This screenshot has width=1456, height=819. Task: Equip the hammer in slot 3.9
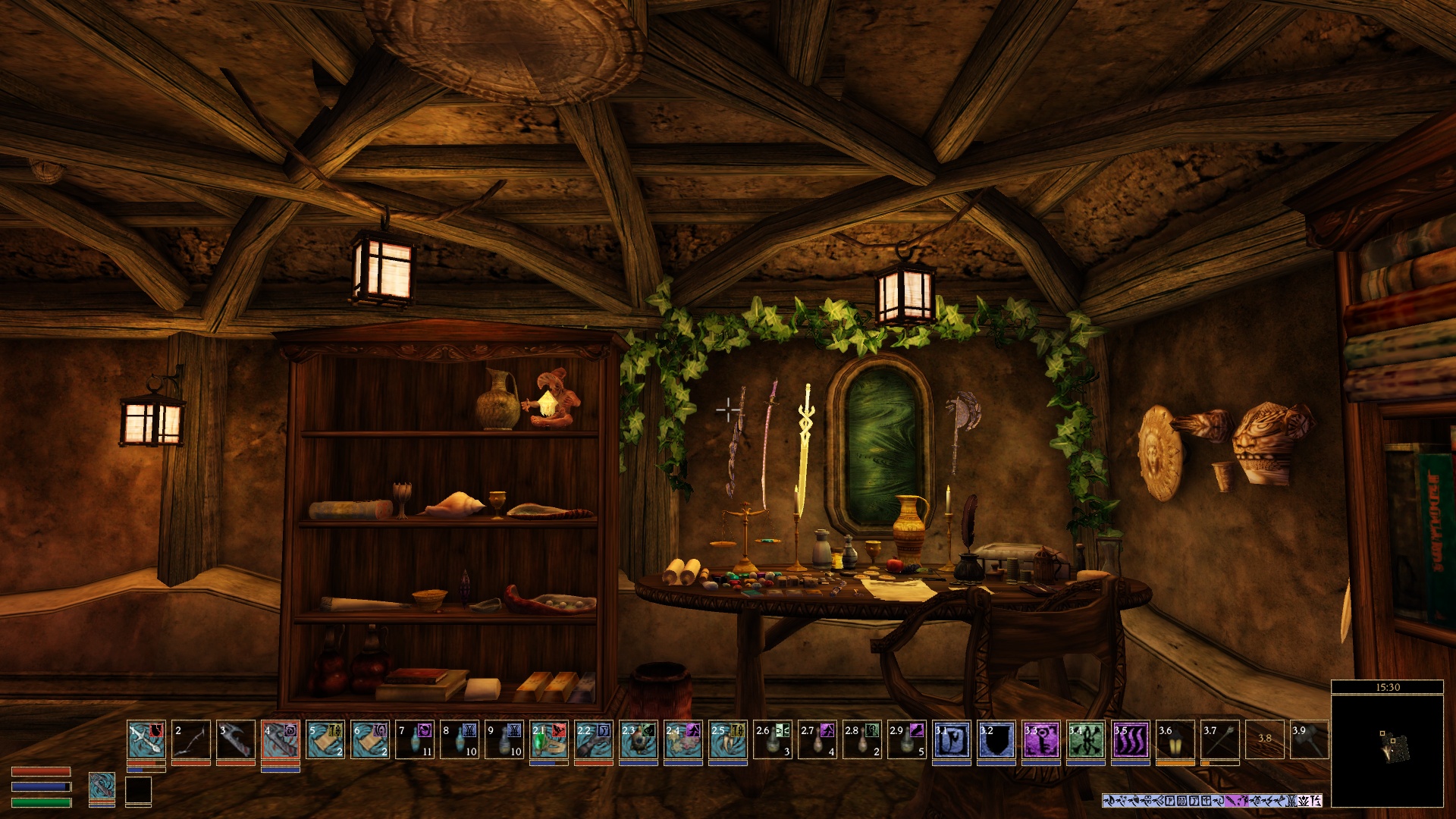[x=1309, y=739]
